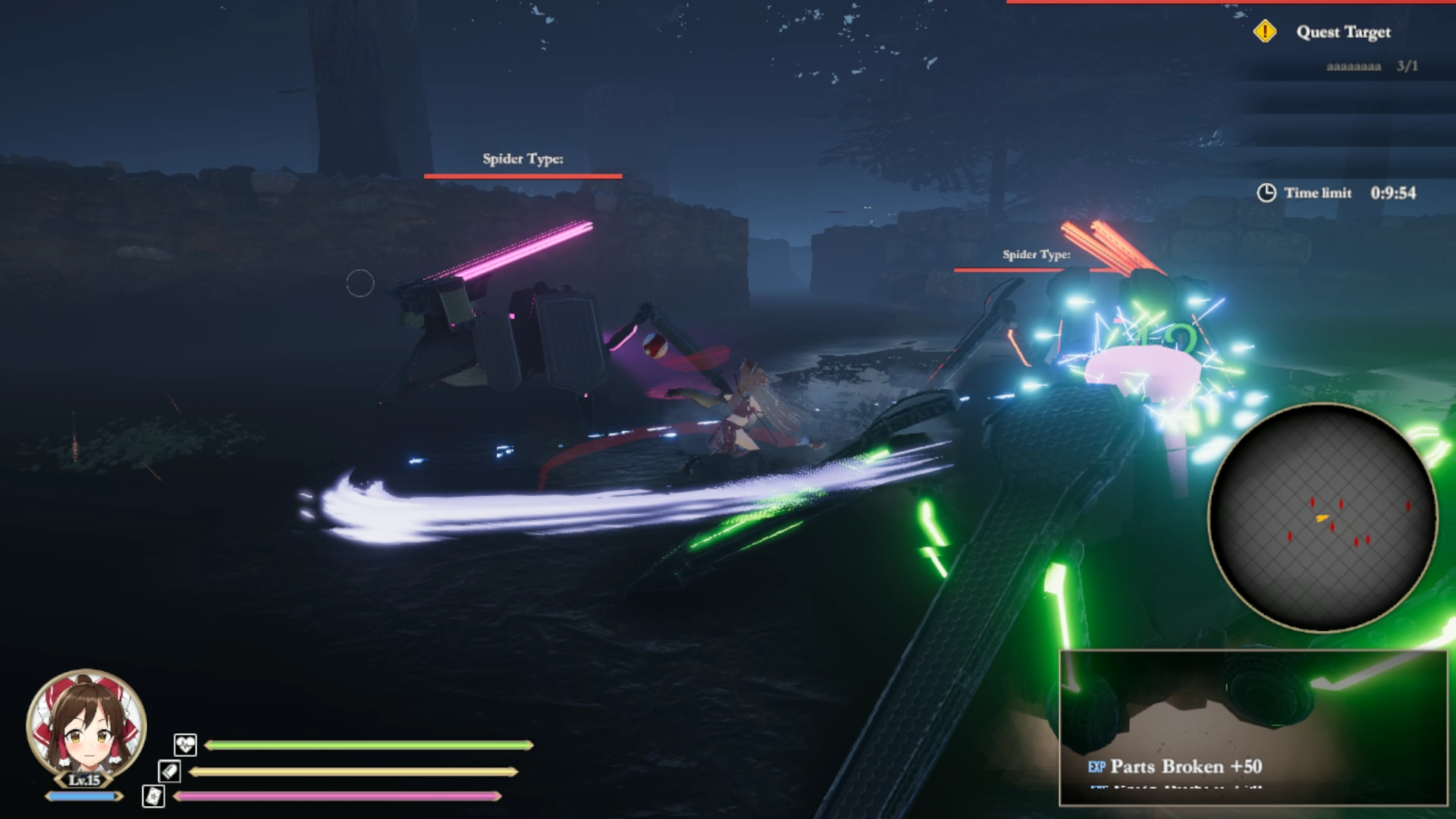
Task: Select the tag icon beside the yellow bar
Action: tap(169, 771)
